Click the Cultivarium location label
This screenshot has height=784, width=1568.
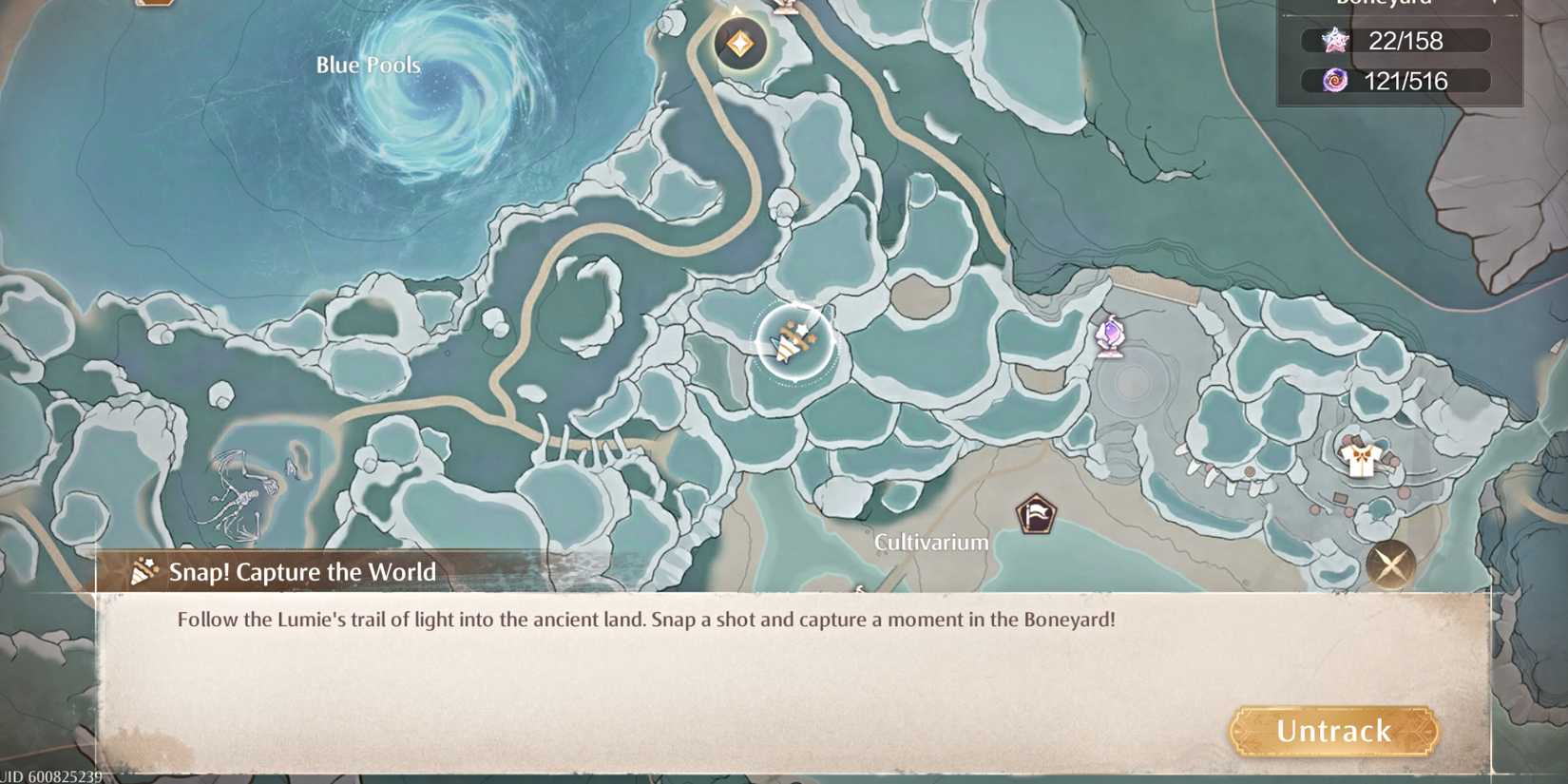[930, 544]
